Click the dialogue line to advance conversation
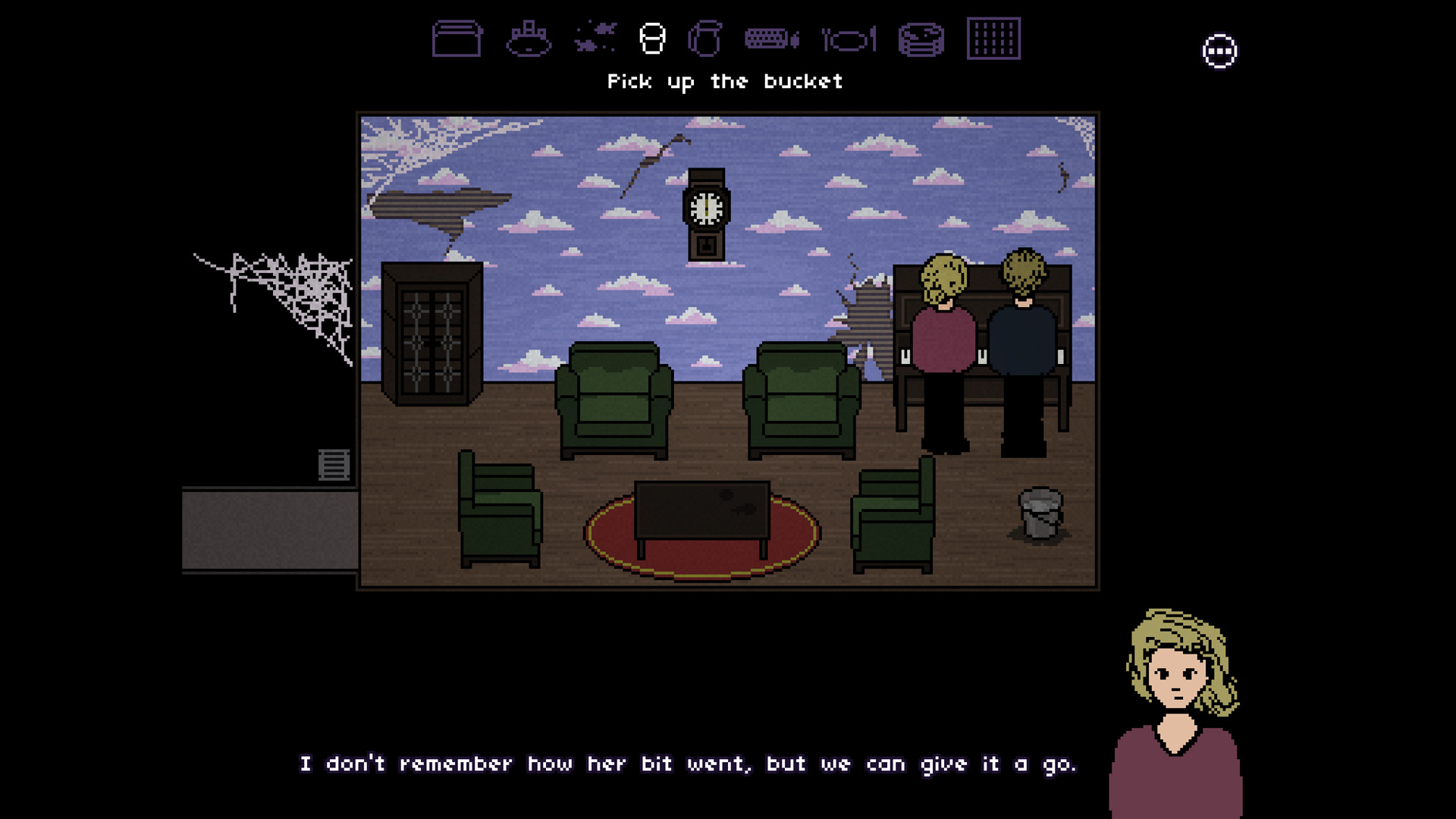The height and width of the screenshot is (819, 1456). [x=690, y=764]
